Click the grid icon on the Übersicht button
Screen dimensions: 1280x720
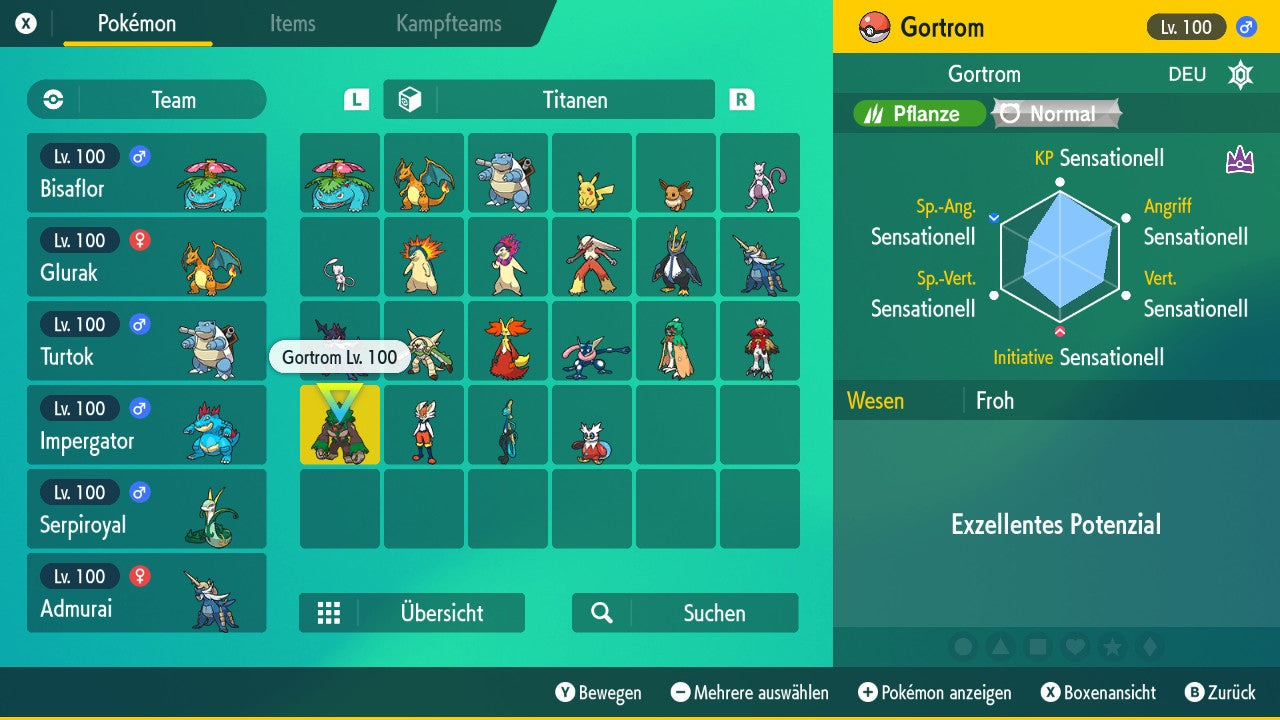pos(329,612)
